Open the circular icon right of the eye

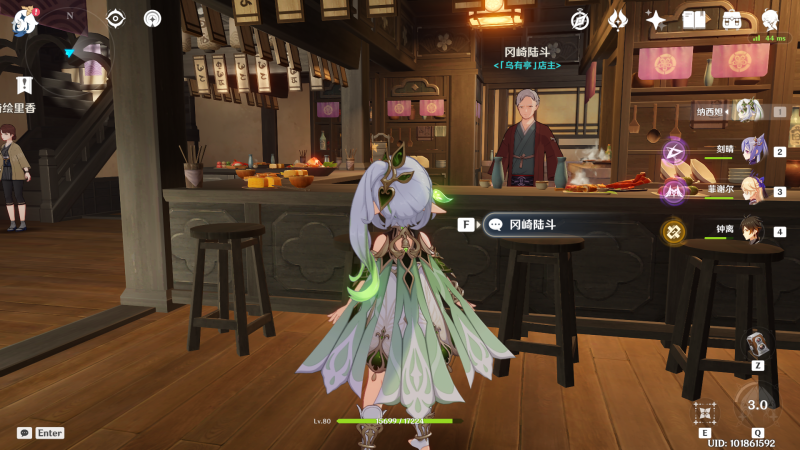pos(152,18)
